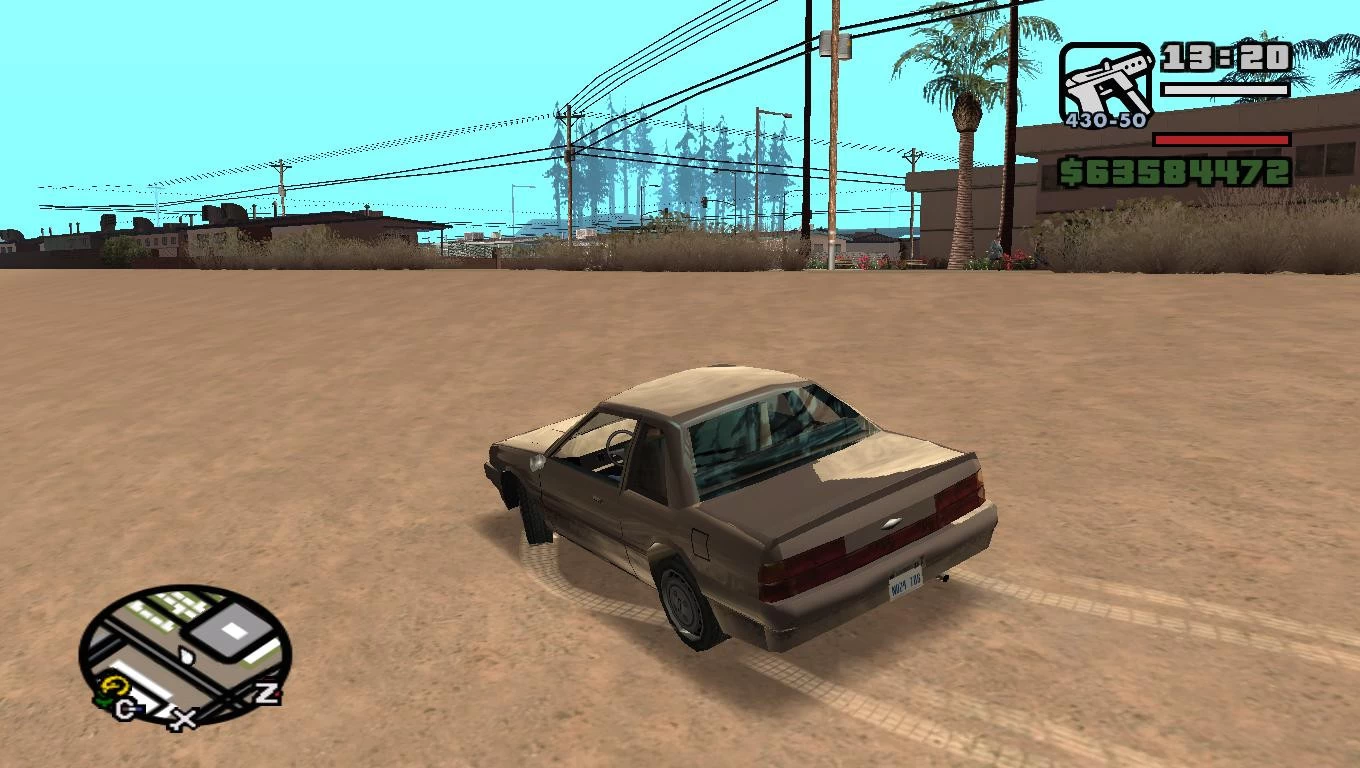Select the ammo counter reading 430-50
Screen dimensions: 1360x768
tap(1106, 118)
